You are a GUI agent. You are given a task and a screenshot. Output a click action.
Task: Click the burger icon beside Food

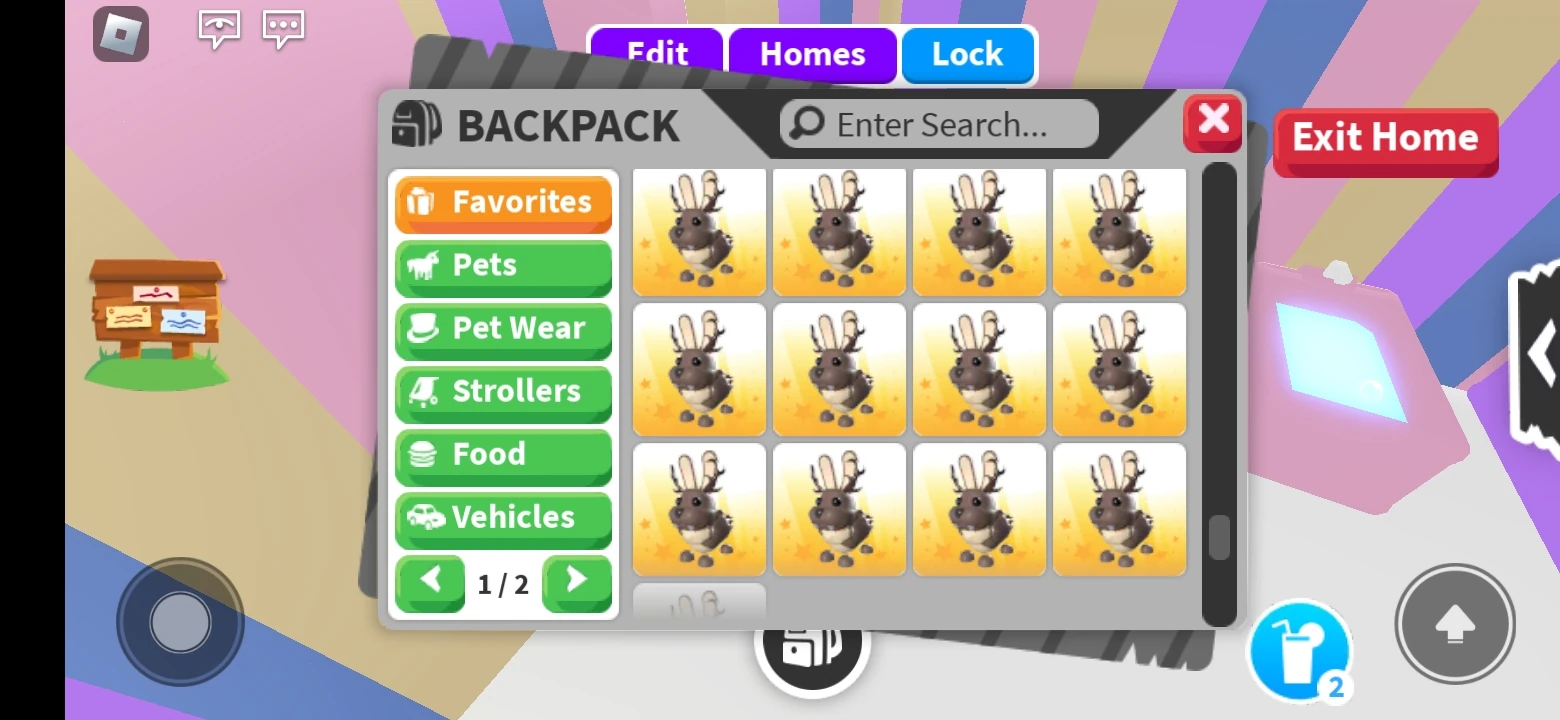point(424,455)
